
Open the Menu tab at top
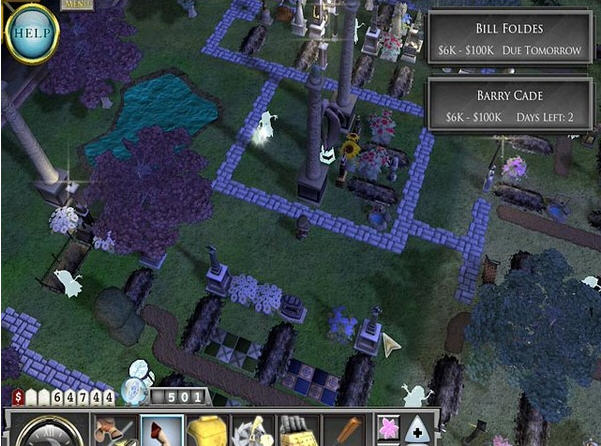76,4
